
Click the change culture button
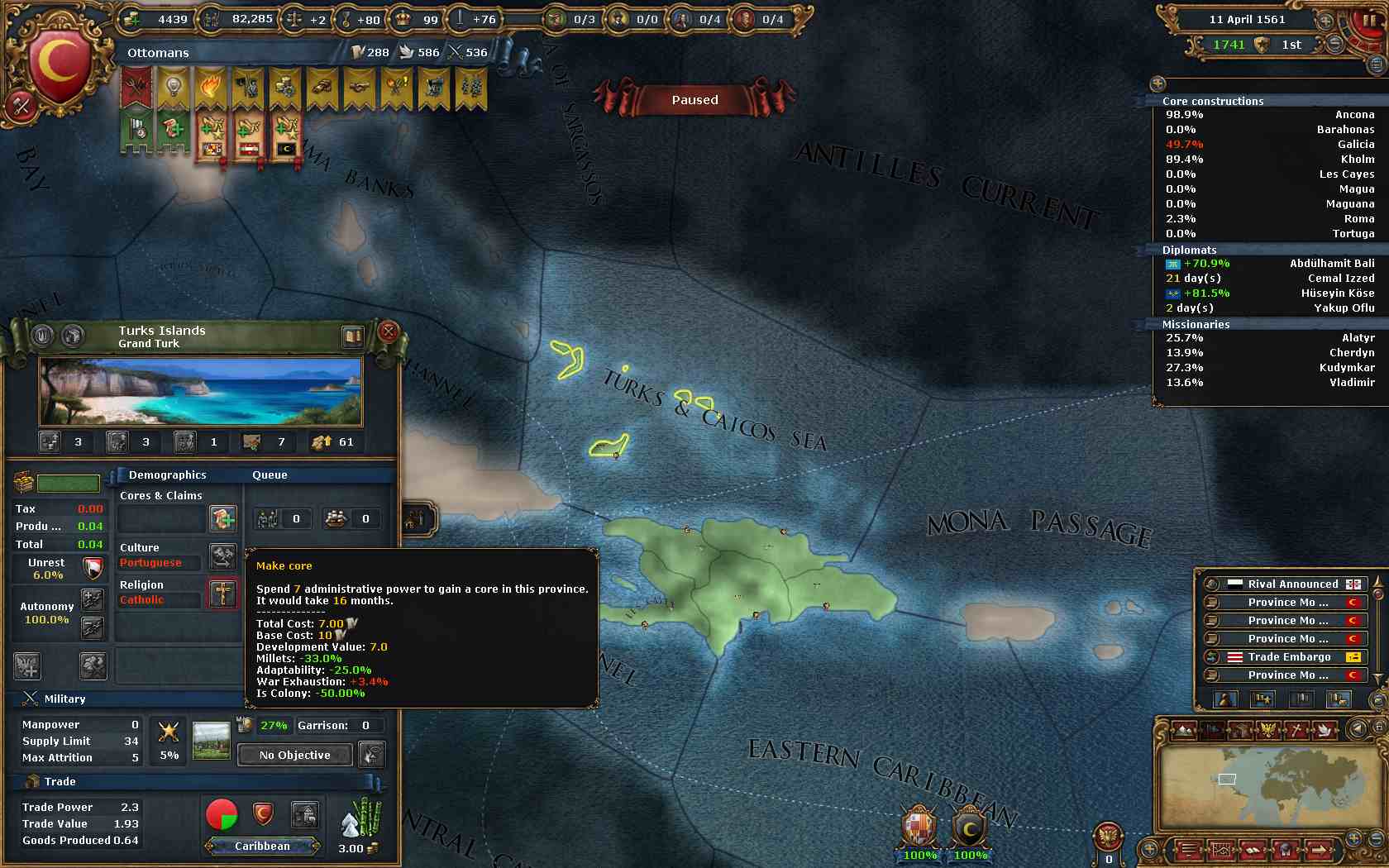pos(222,556)
